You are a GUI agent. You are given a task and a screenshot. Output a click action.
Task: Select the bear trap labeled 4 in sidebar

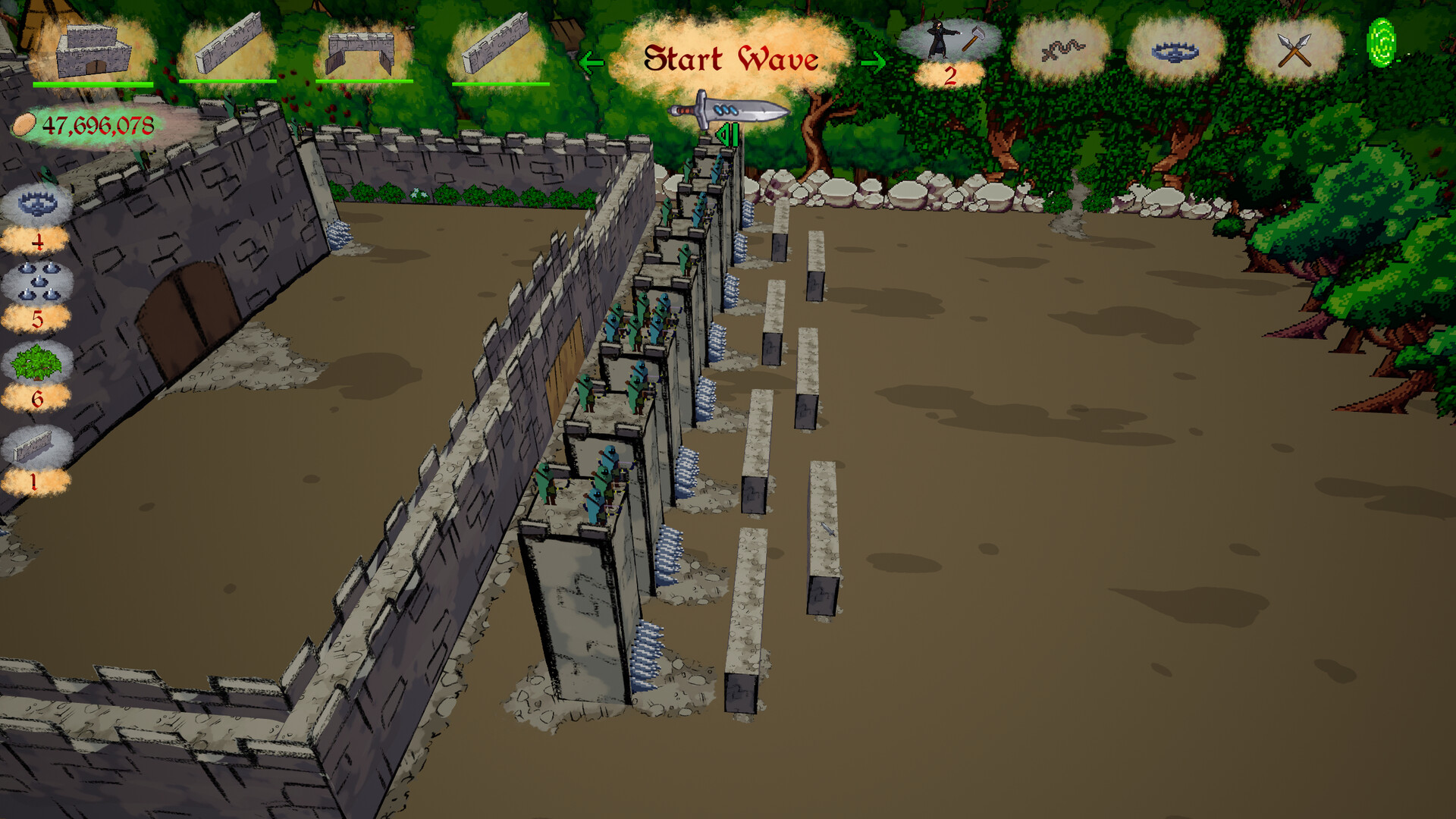(36, 203)
